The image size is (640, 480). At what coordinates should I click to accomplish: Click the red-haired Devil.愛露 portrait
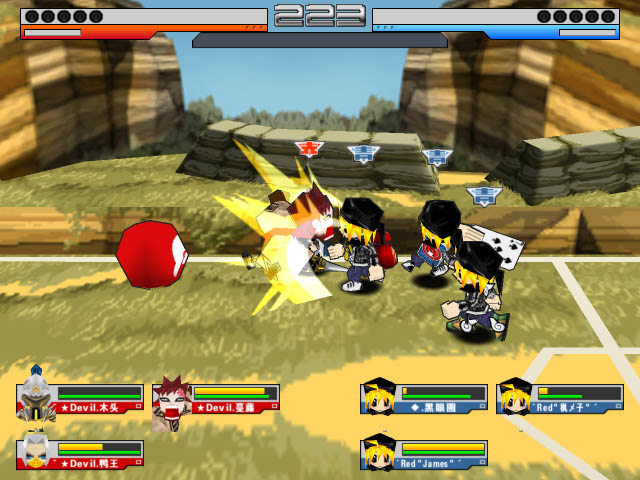(172, 400)
